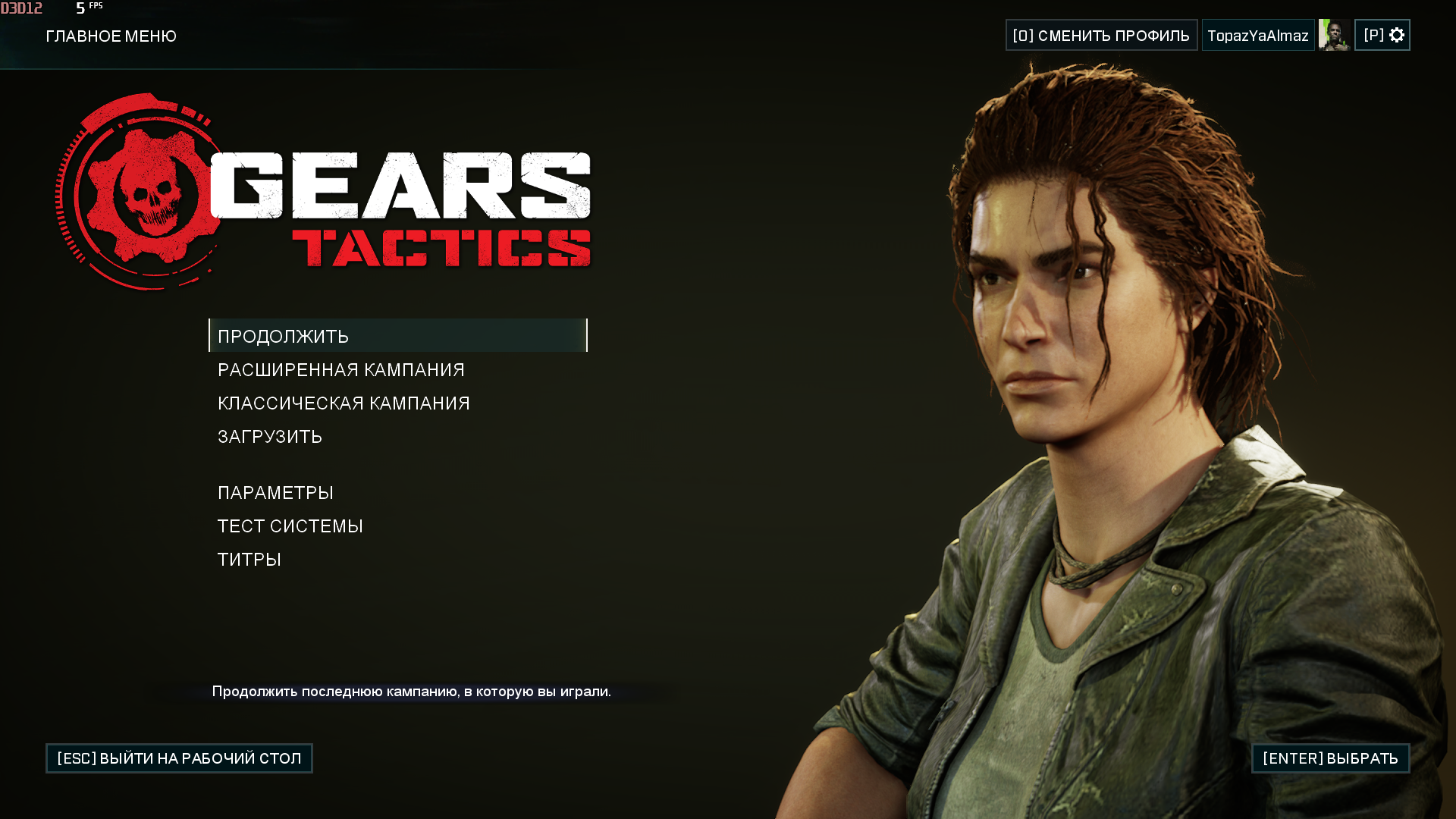
Task: Click the СМЕНИТЬ ПРОФИЛЬ button
Action: [x=1101, y=36]
